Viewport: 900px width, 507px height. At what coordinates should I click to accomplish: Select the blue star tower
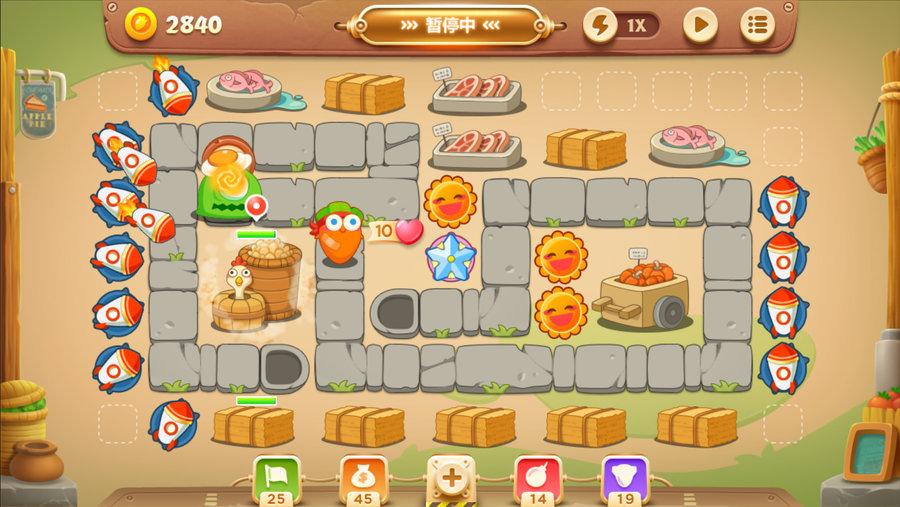[x=450, y=256]
